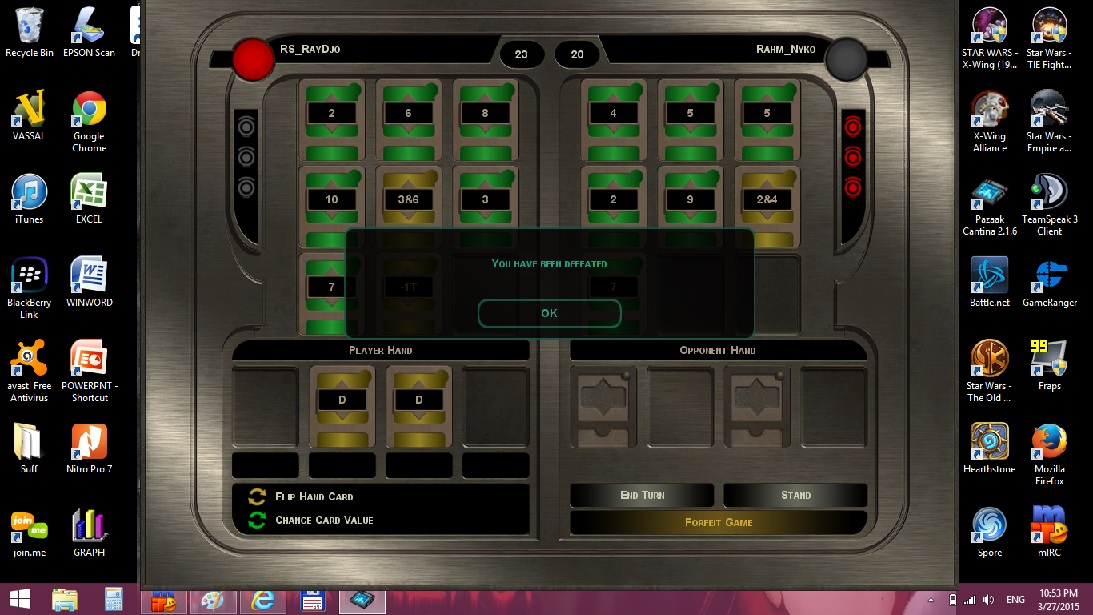Viewport: 1093px width, 615px height.
Task: Click the End Turn button
Action: [x=642, y=495]
